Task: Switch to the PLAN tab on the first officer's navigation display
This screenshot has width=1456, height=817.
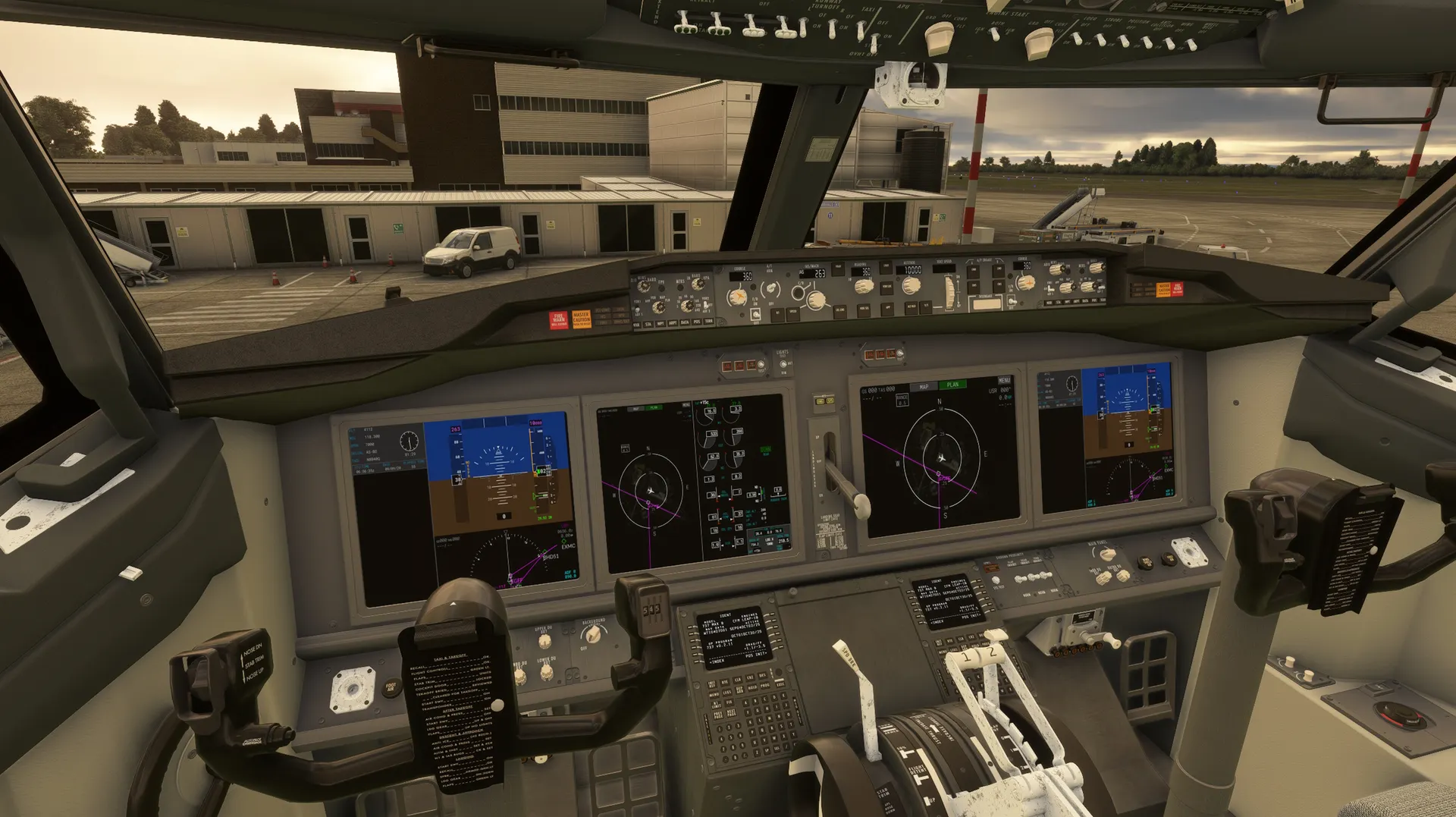Action: 952,385
